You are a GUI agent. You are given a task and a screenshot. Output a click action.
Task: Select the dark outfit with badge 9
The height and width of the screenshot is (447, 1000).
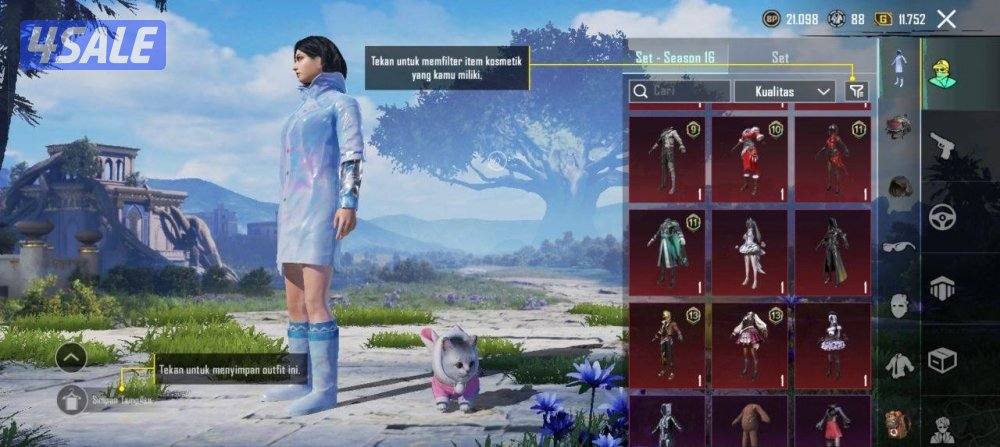pos(667,158)
